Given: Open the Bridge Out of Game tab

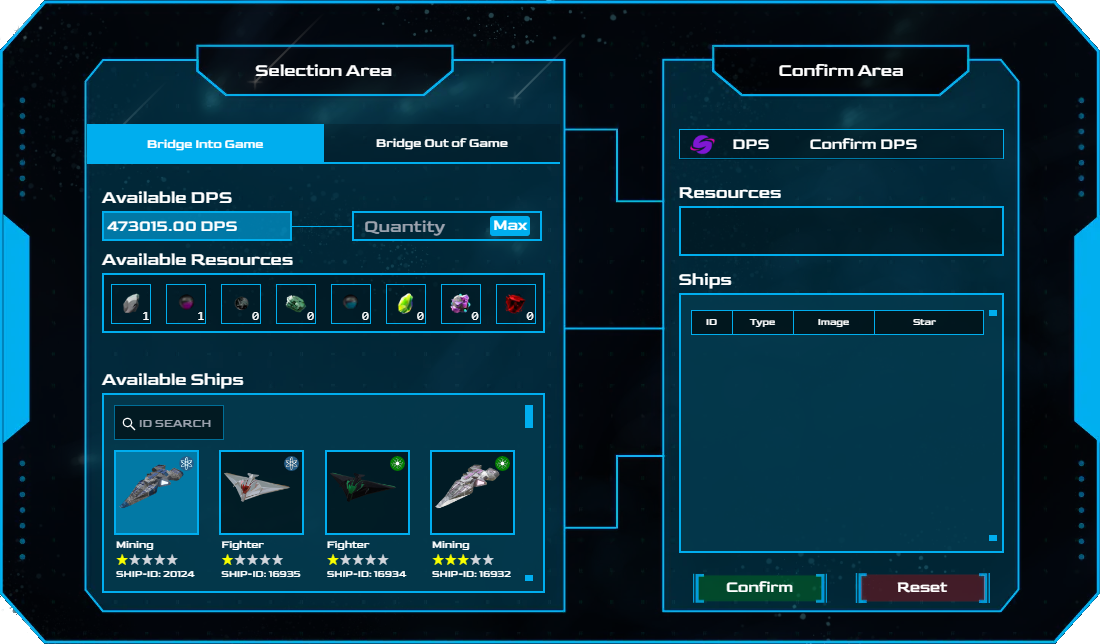Looking at the screenshot, I should [x=441, y=143].
